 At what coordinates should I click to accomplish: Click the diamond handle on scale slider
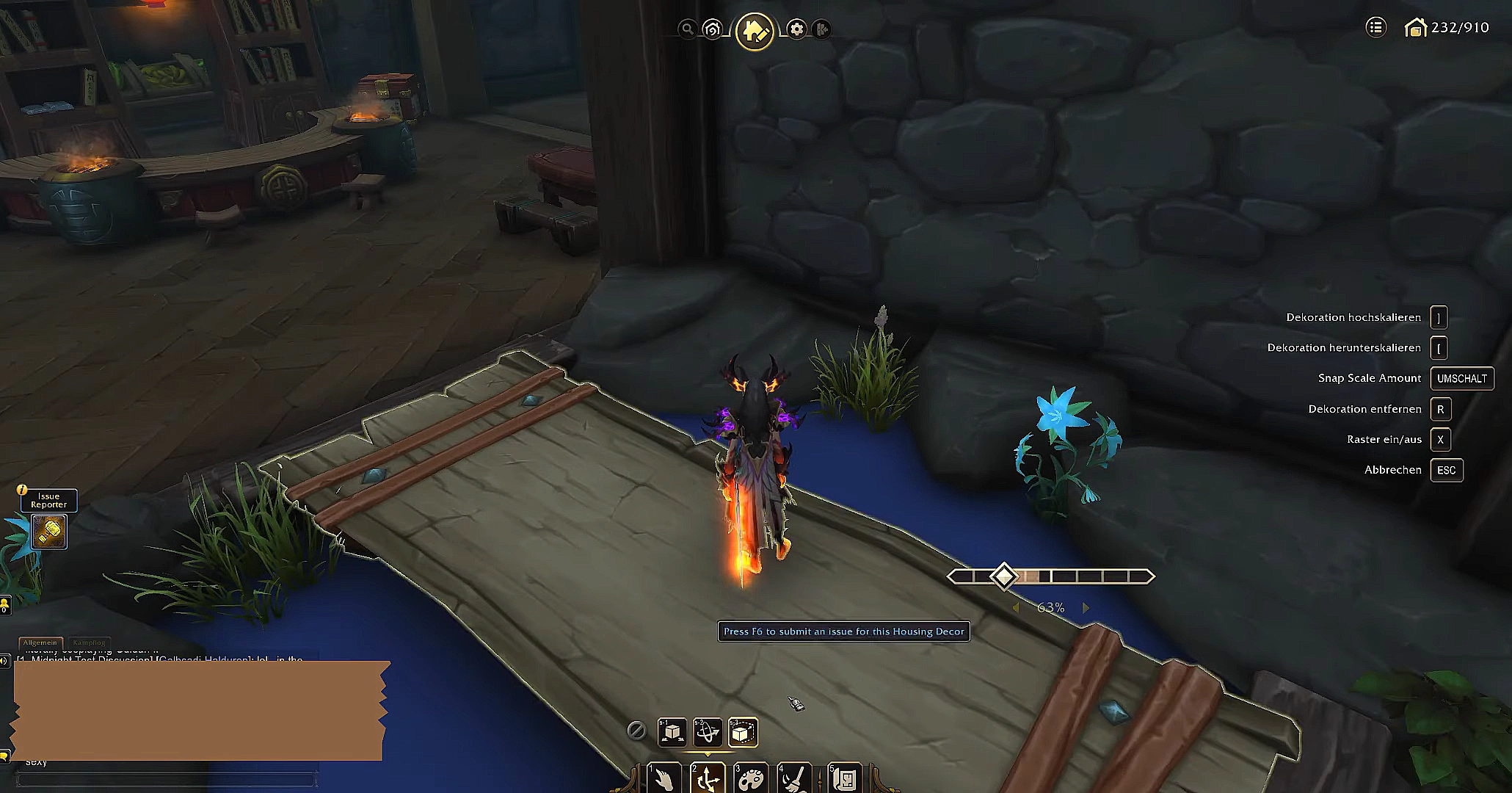point(1003,576)
